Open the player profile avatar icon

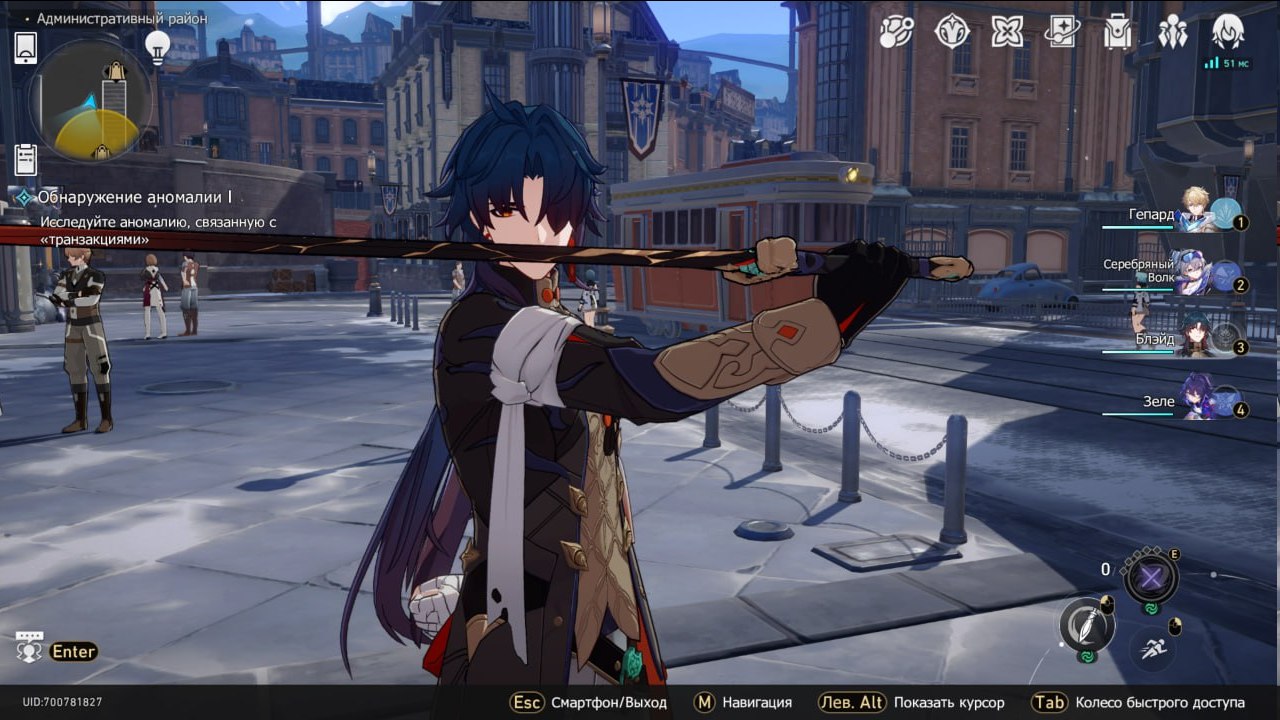(1228, 32)
